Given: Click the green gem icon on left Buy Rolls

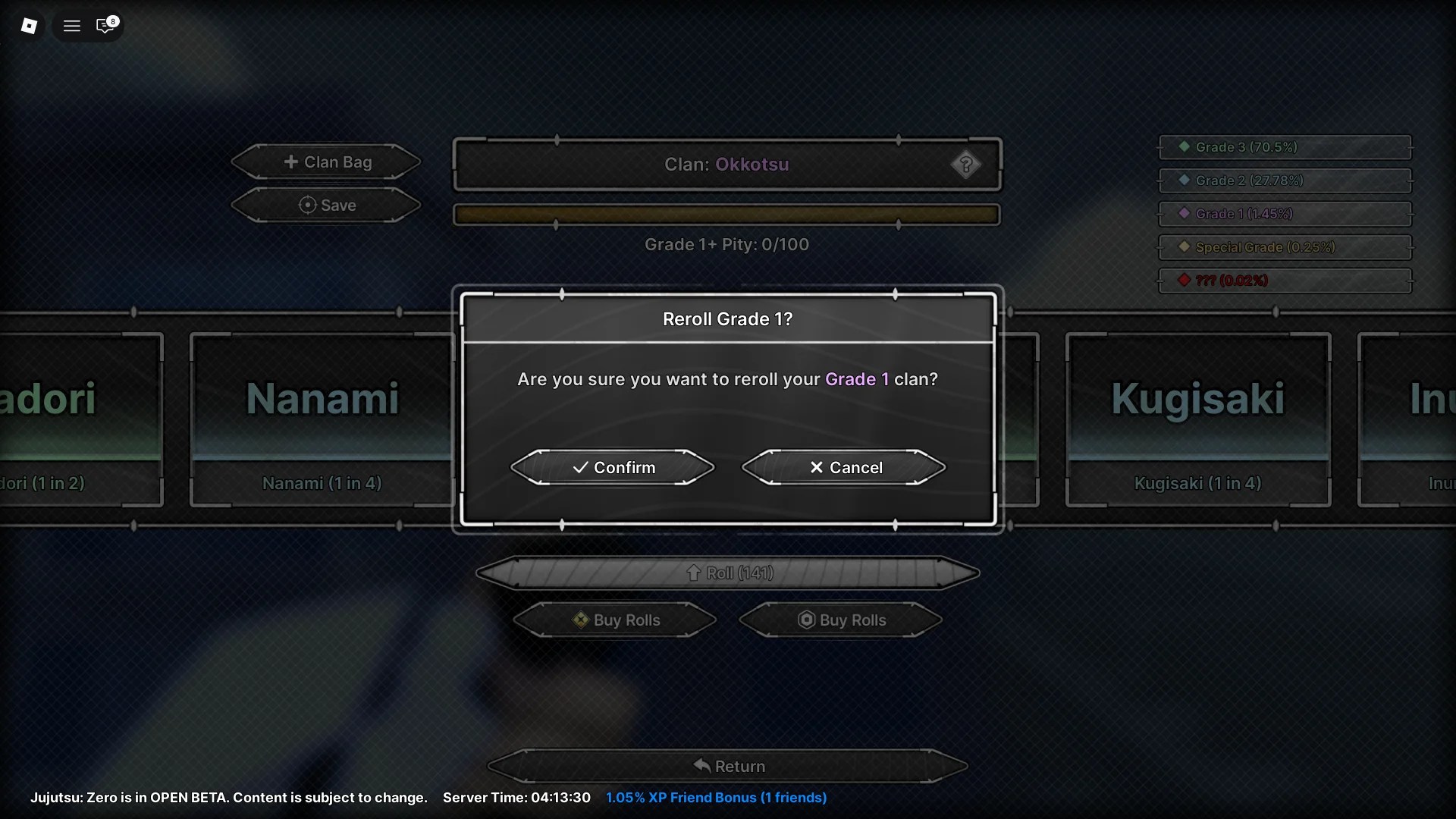Looking at the screenshot, I should coord(581,620).
